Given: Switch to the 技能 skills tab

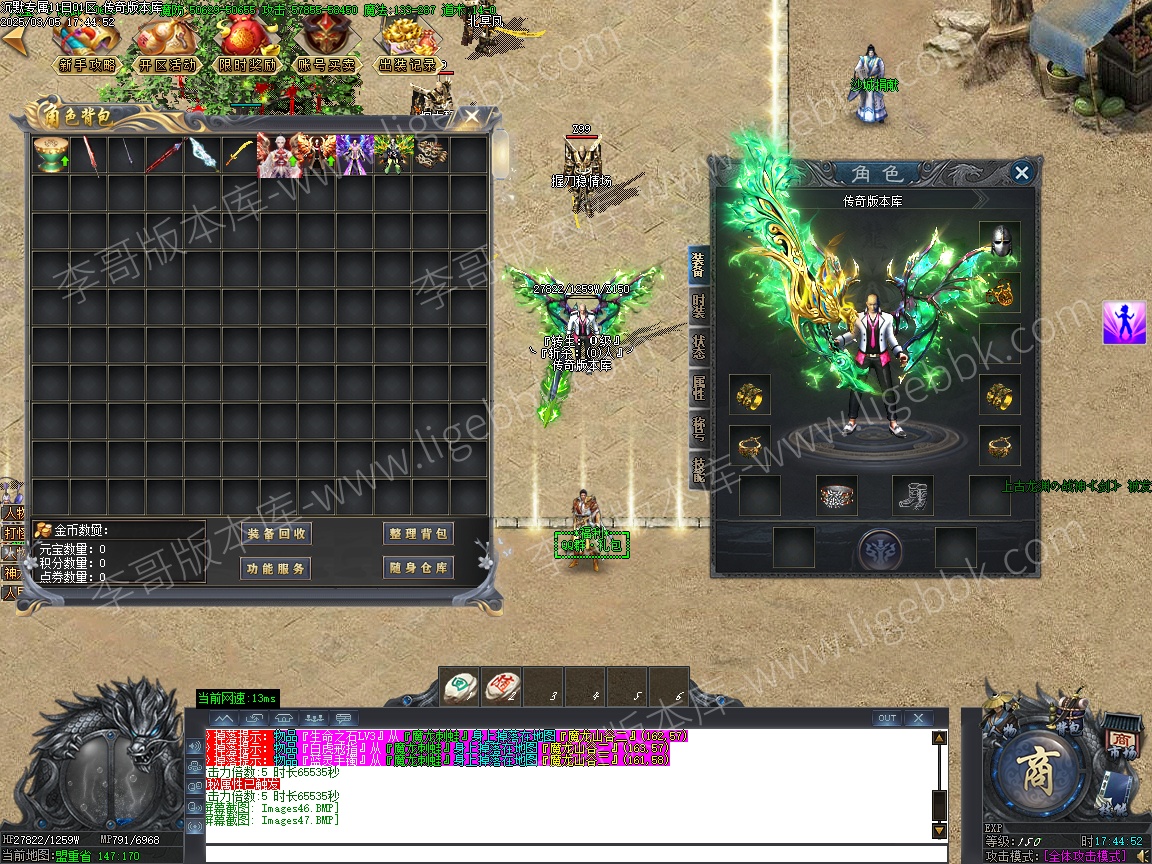Looking at the screenshot, I should [x=698, y=470].
